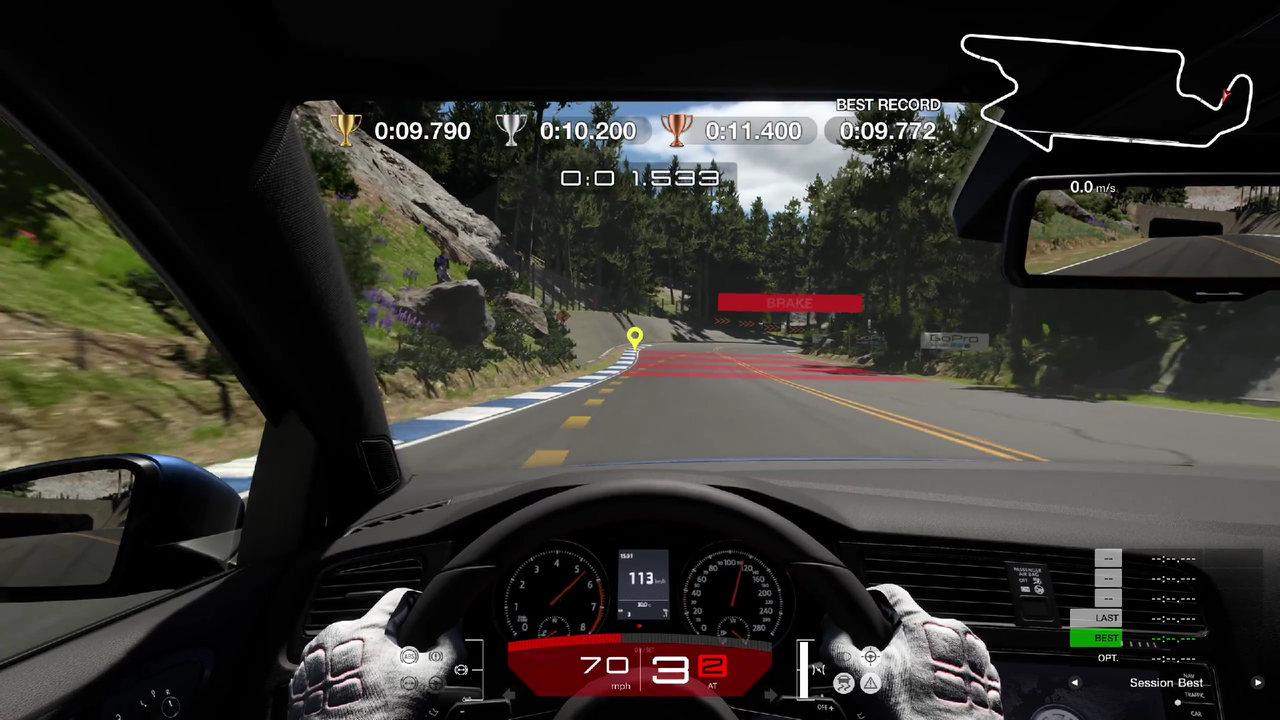Click the hazard warning triangle icon
The image size is (1280, 720).
870,683
